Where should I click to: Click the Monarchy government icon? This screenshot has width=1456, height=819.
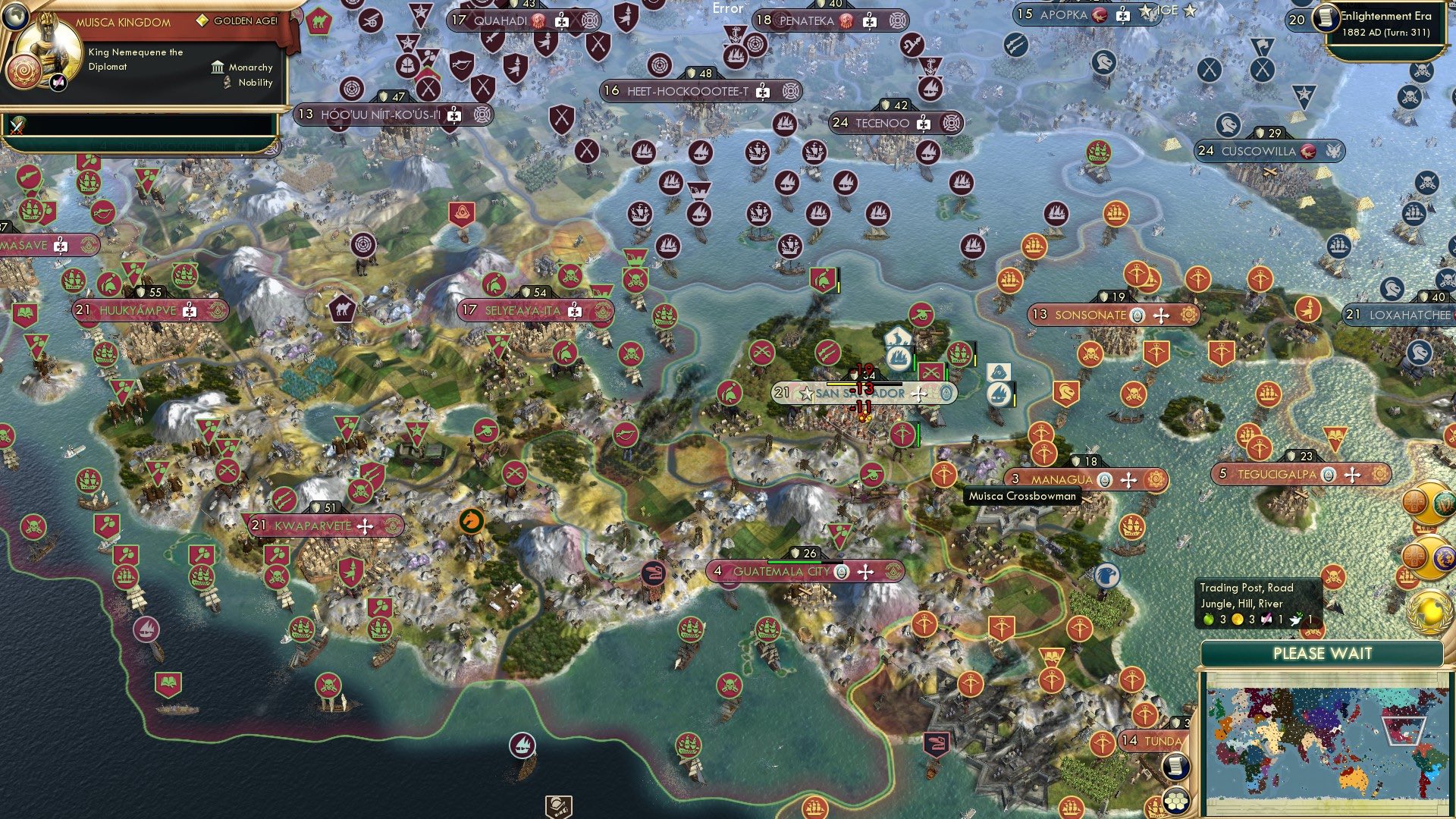[216, 67]
